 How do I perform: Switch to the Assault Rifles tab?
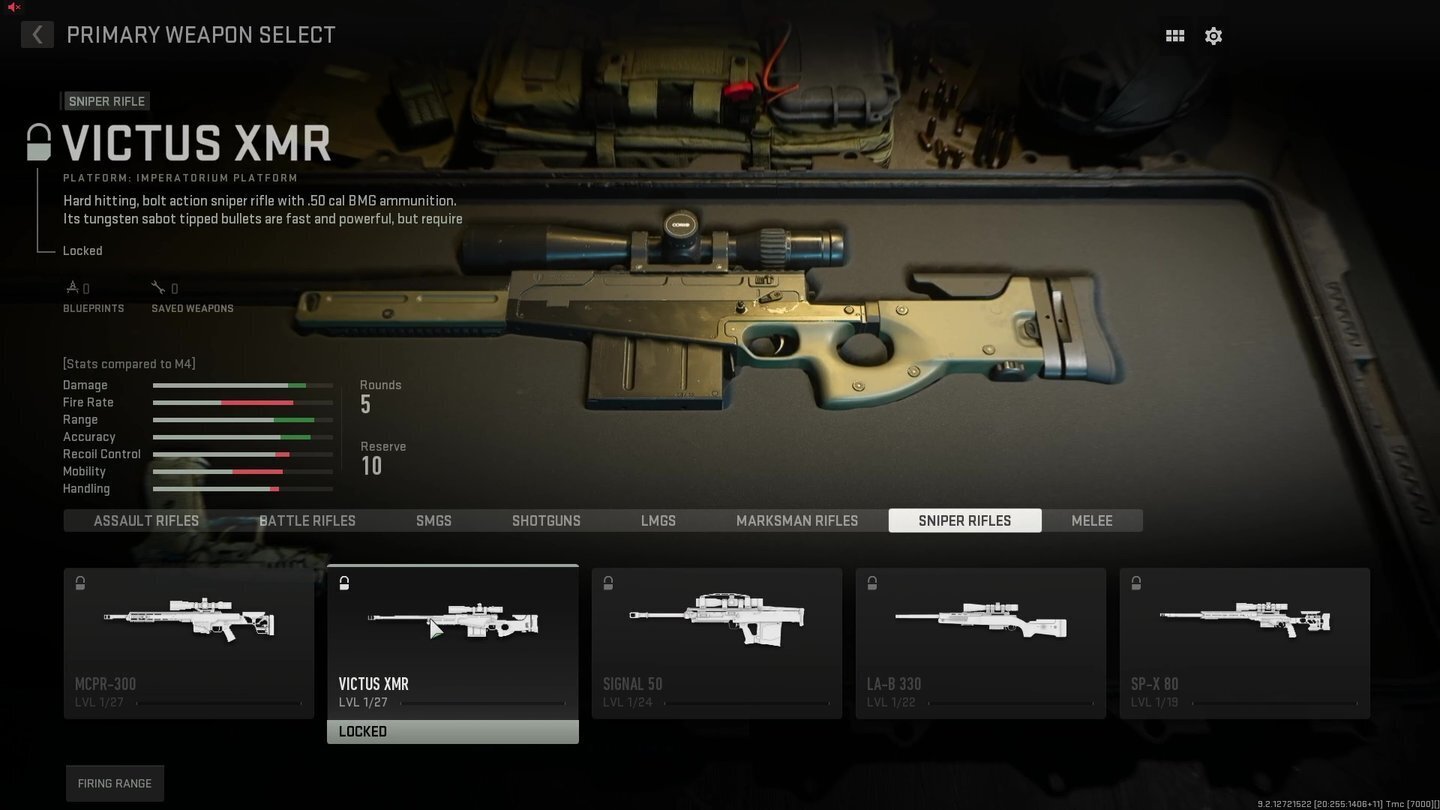(145, 520)
